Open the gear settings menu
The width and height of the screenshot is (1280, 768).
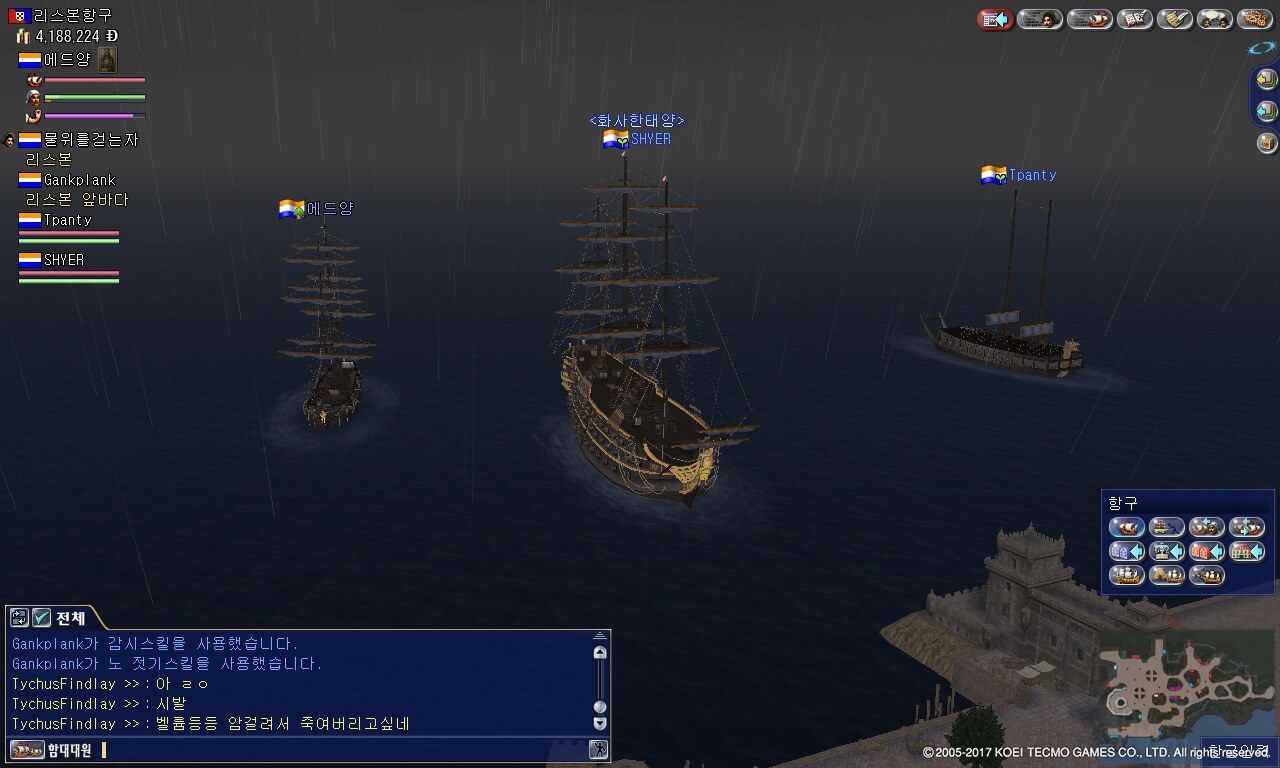tap(1254, 19)
